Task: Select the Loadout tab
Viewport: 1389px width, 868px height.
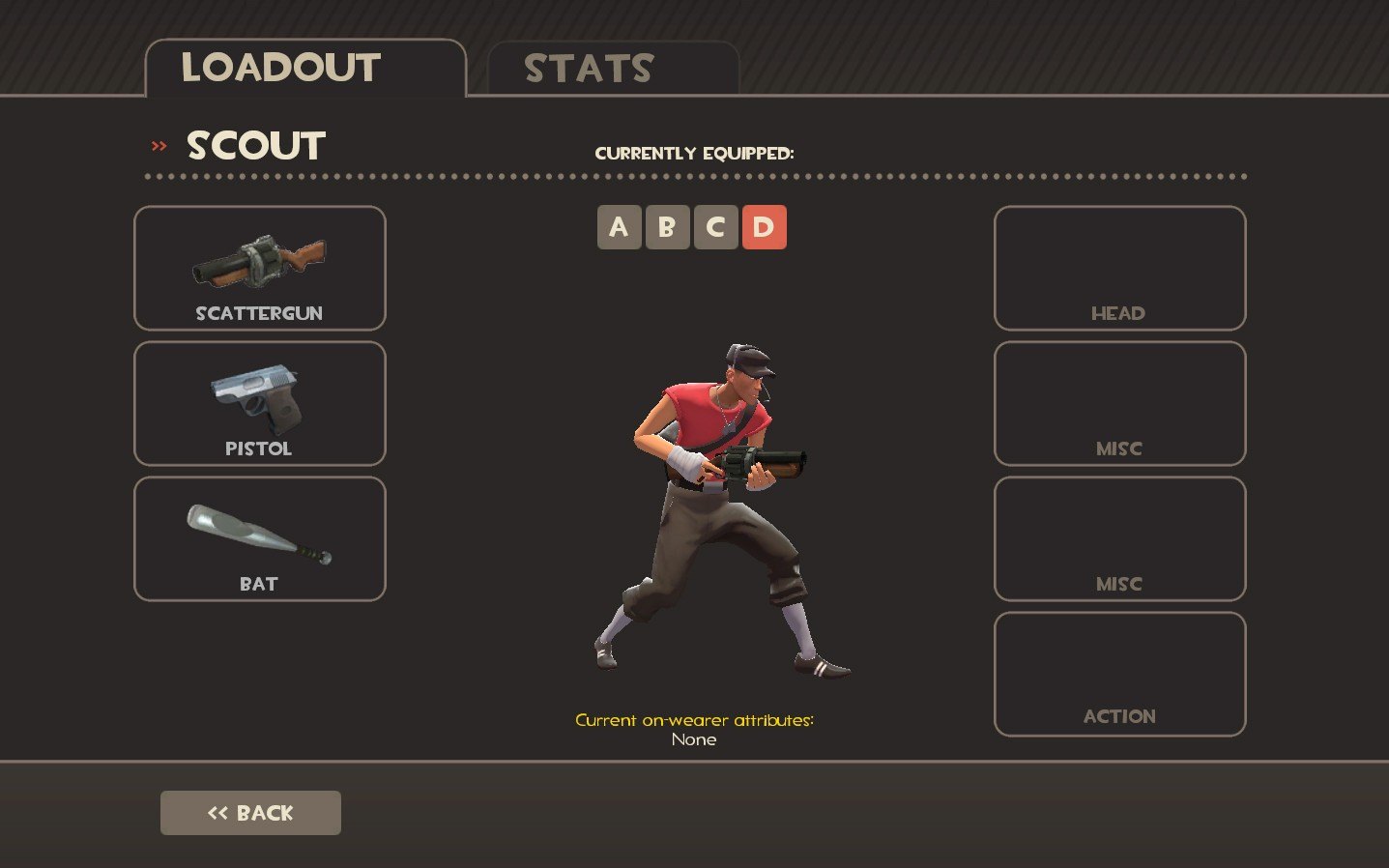Action: click(x=304, y=69)
